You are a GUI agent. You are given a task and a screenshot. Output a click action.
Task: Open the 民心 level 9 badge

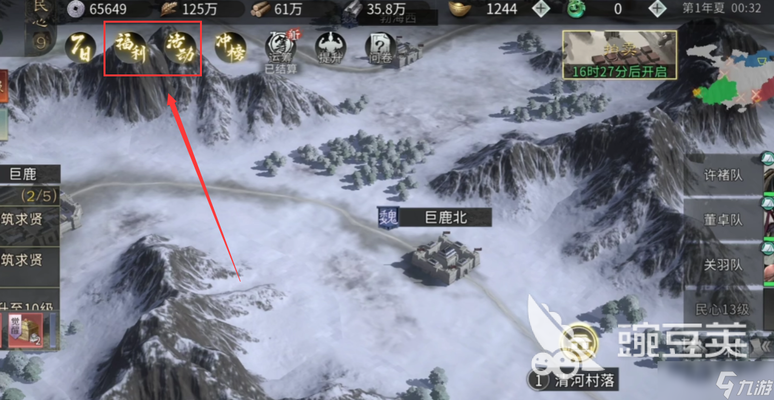pyautogui.click(x=13, y=28)
